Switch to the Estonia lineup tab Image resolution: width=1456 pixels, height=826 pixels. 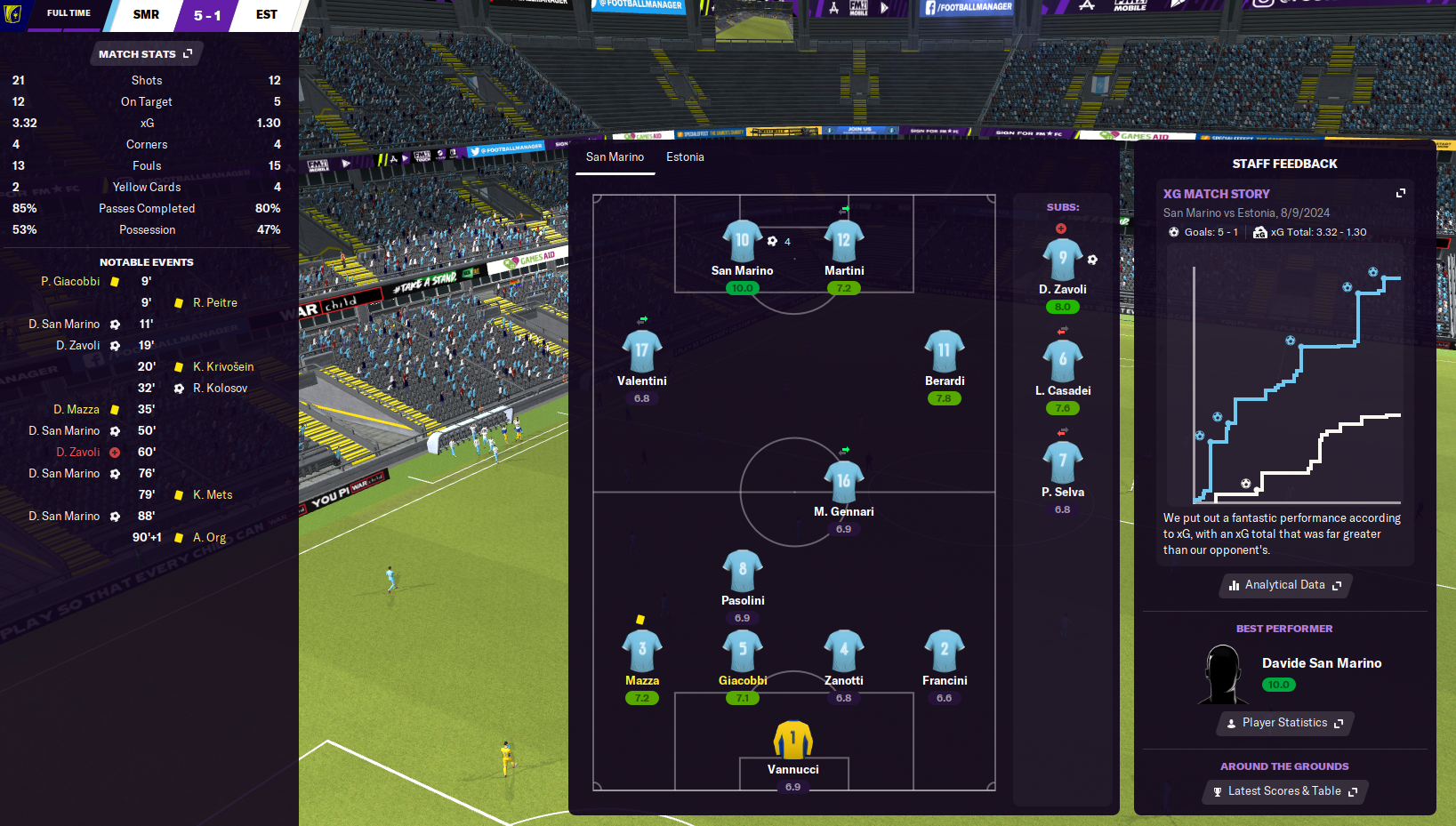[x=685, y=157]
